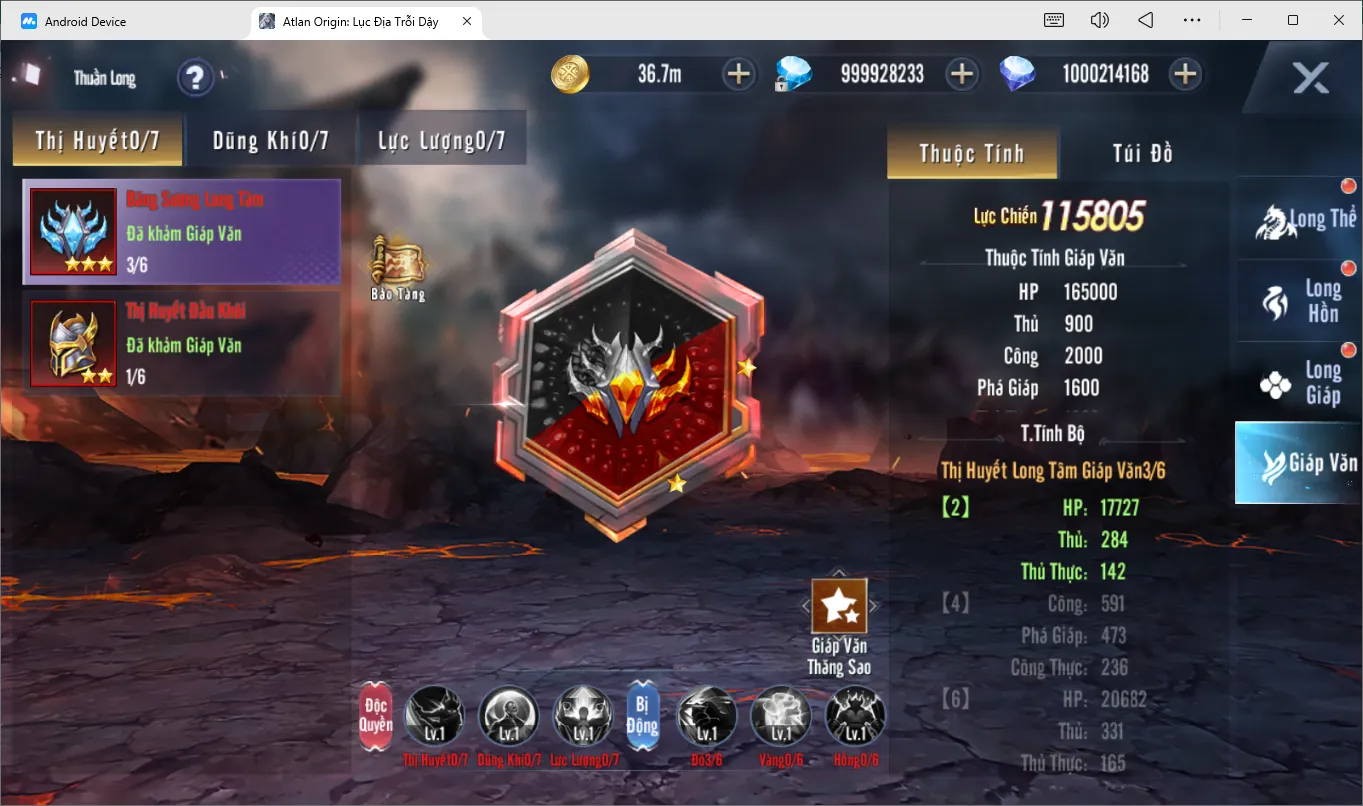Click the Giáp Văn Thăng Sao star button
1363x806 pixels.
(839, 606)
